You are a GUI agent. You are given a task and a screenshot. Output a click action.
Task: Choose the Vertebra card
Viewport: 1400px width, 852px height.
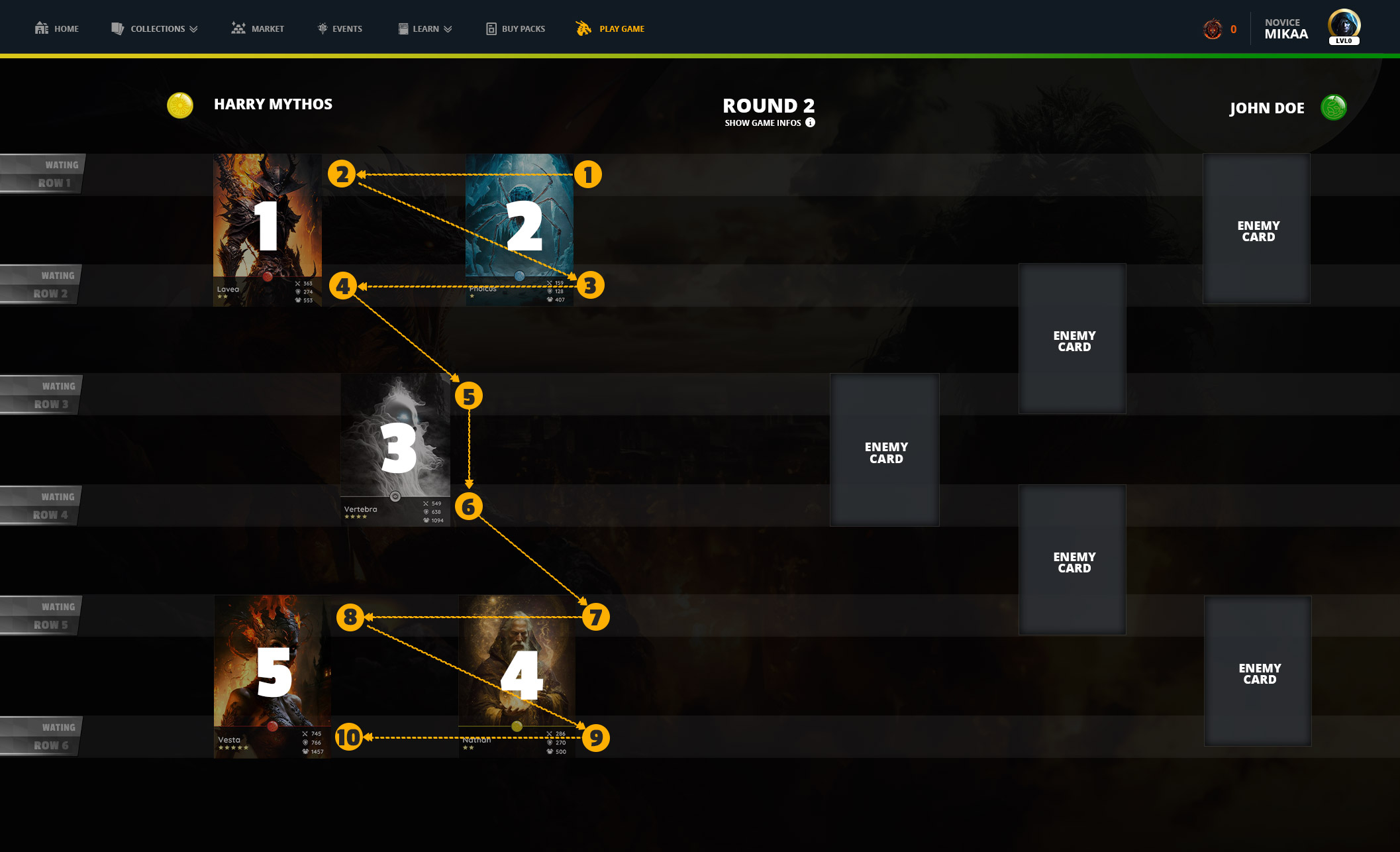[x=395, y=449]
